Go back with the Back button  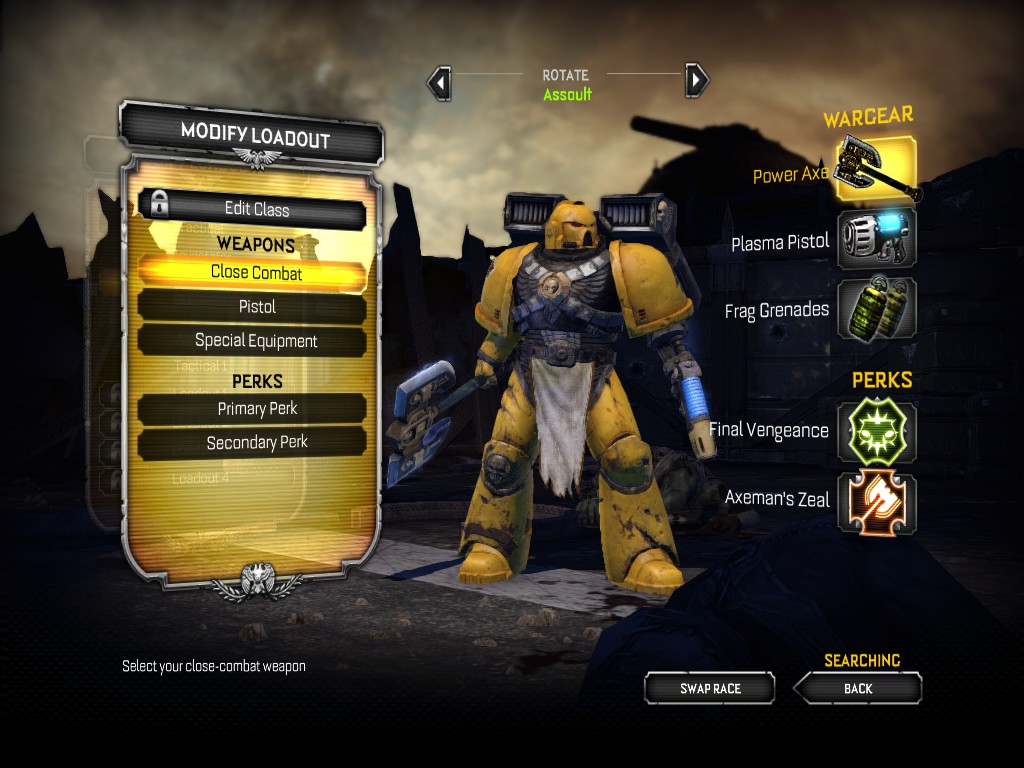point(858,688)
